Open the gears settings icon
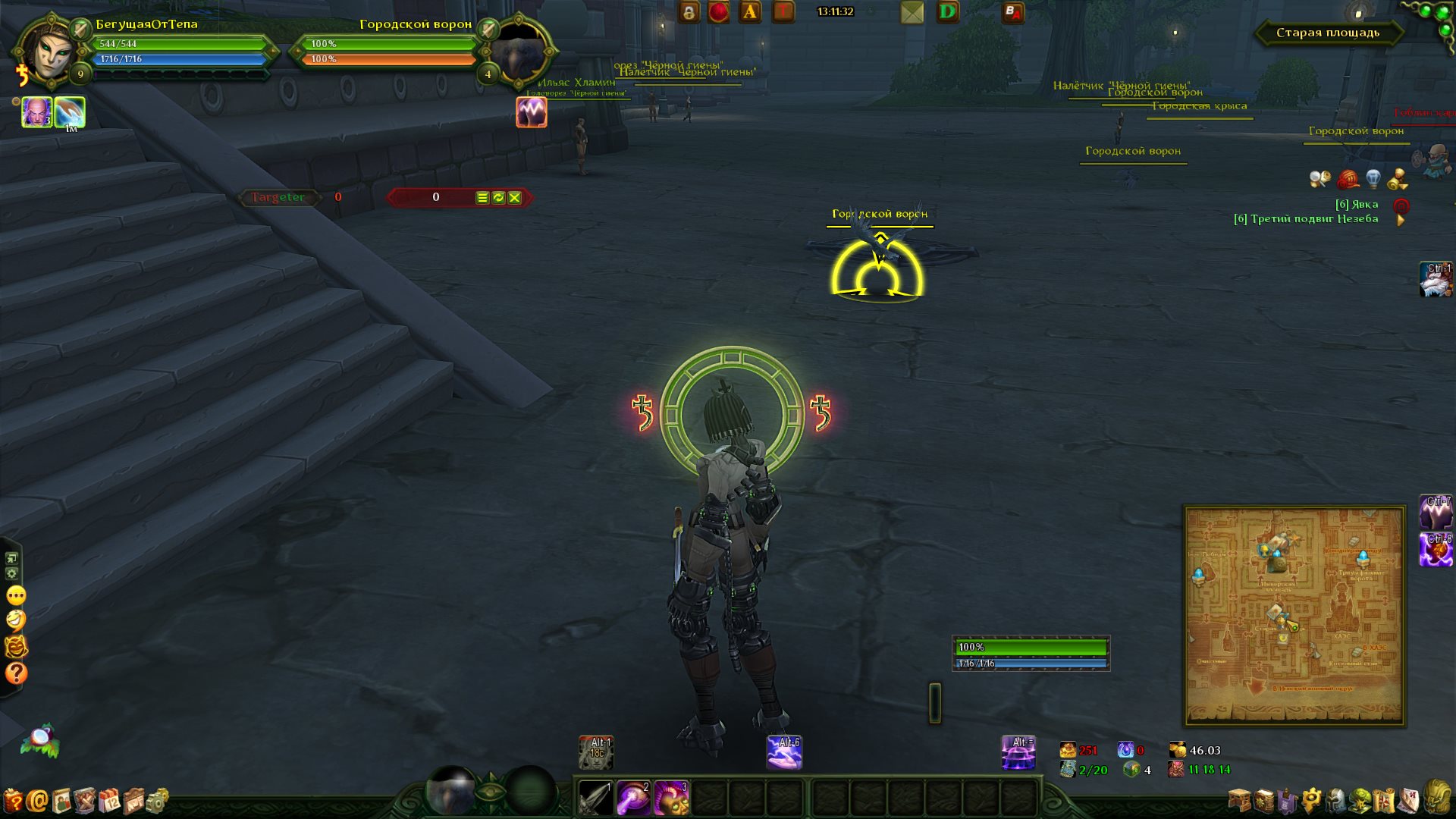The image size is (1456, 819). coord(158,801)
